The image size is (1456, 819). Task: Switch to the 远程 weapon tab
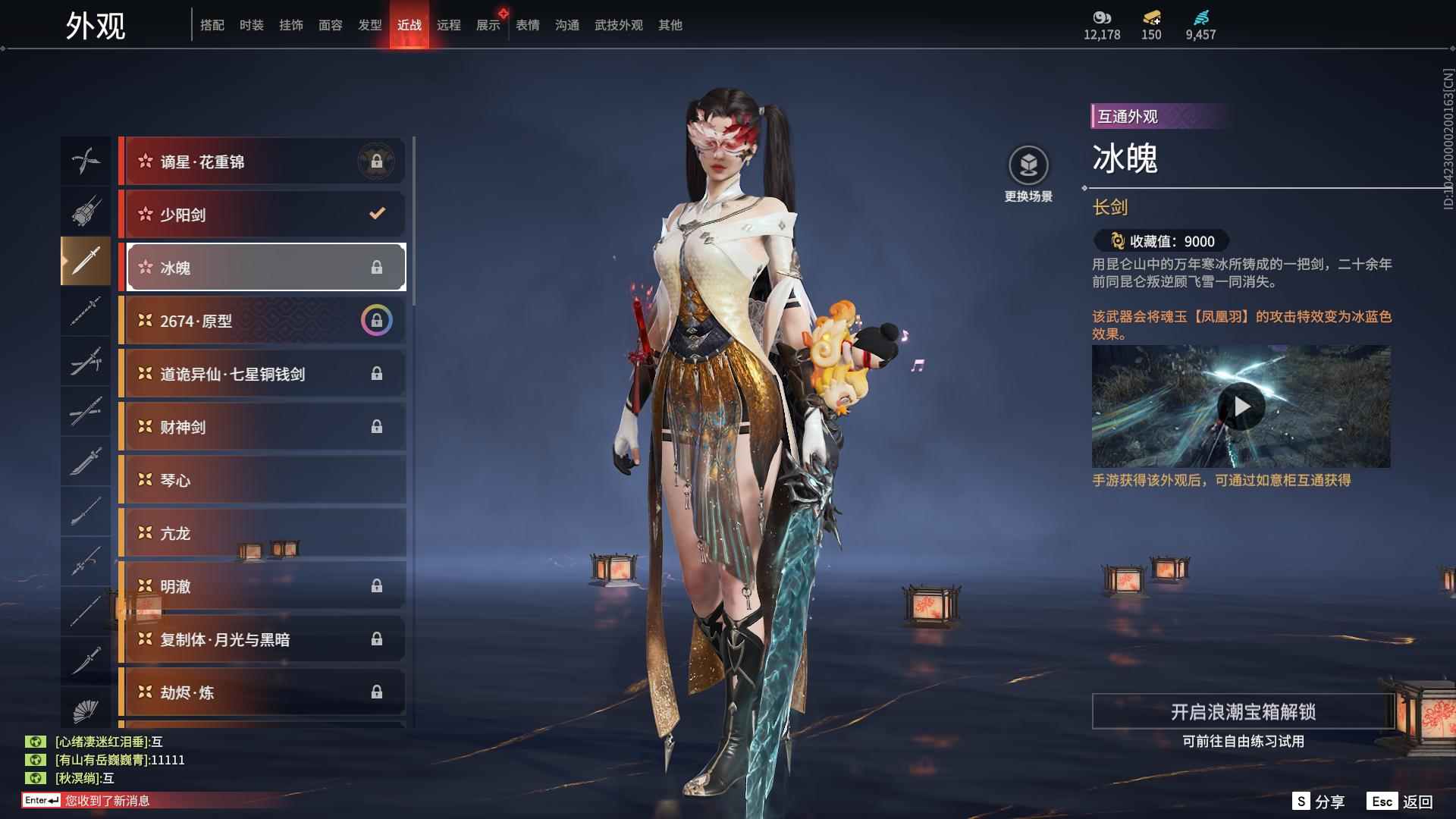448,26
